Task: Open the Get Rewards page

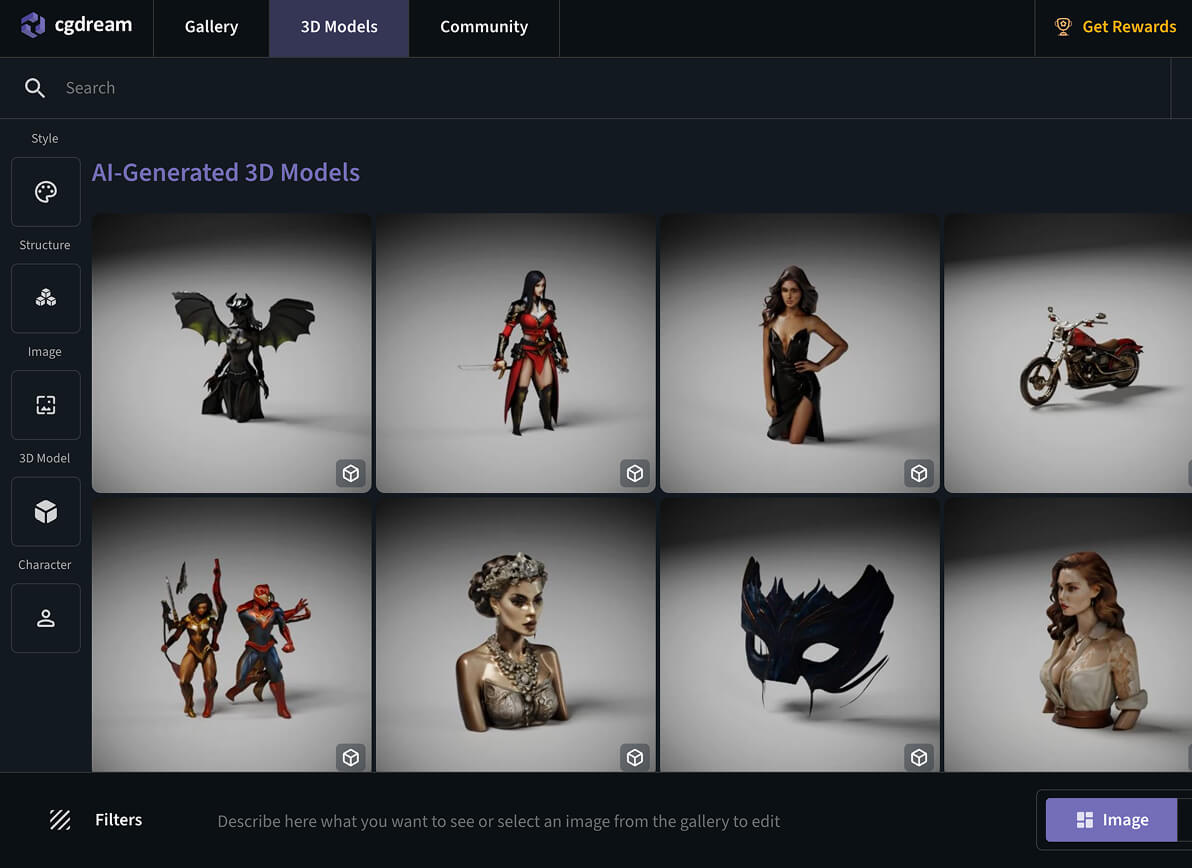Action: (1116, 27)
